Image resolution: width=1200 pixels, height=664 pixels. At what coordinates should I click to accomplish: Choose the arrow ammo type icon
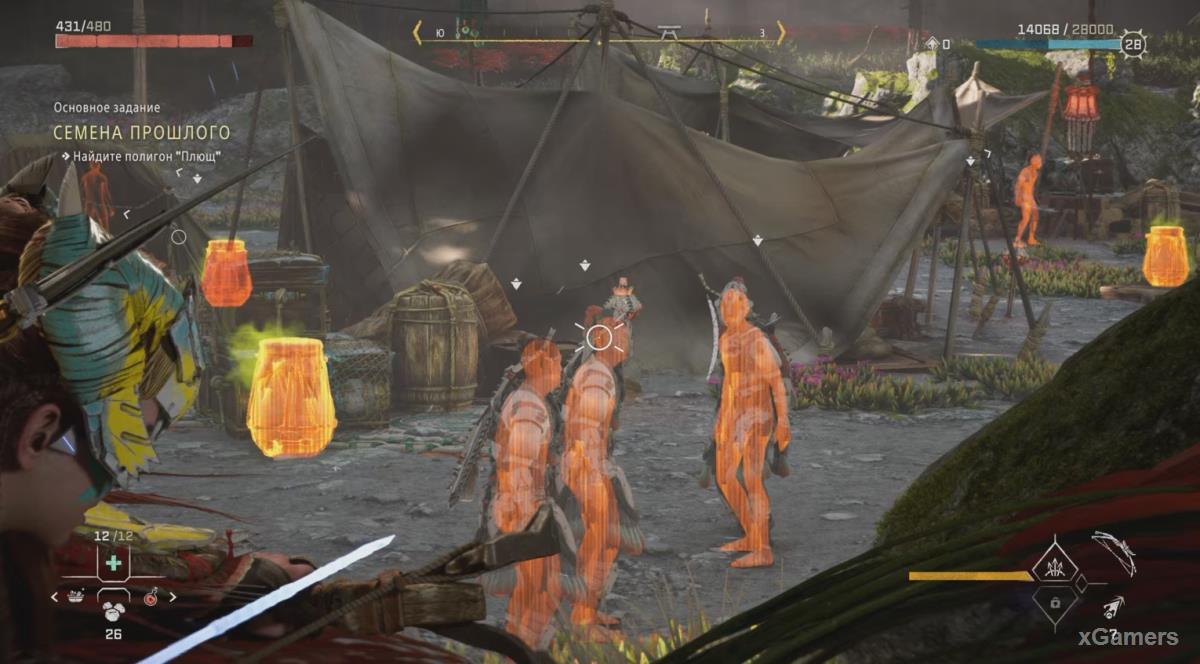tap(1112, 607)
